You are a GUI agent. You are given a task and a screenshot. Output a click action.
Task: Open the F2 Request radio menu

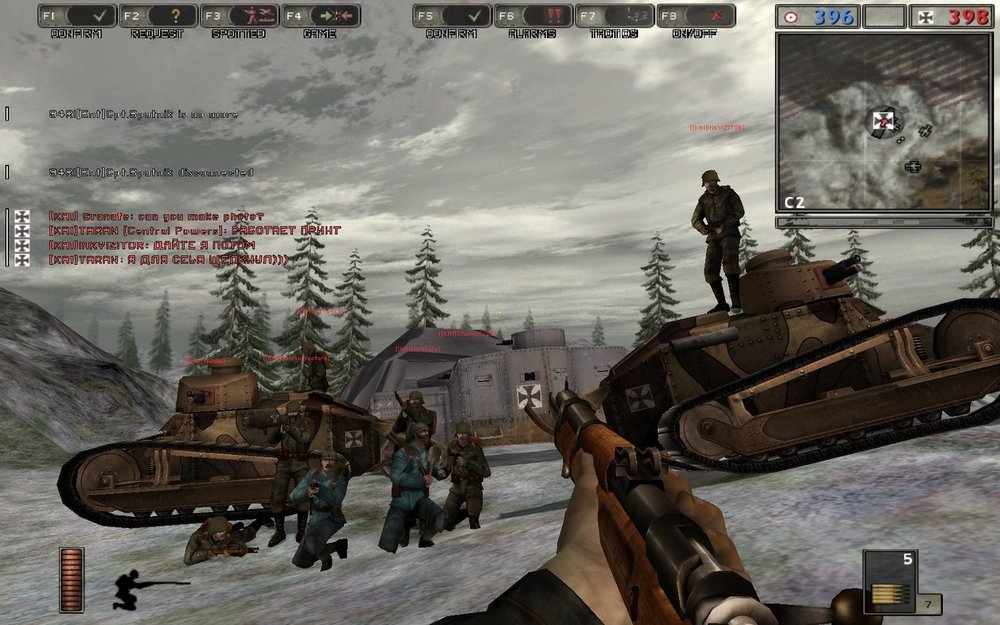coord(158,16)
